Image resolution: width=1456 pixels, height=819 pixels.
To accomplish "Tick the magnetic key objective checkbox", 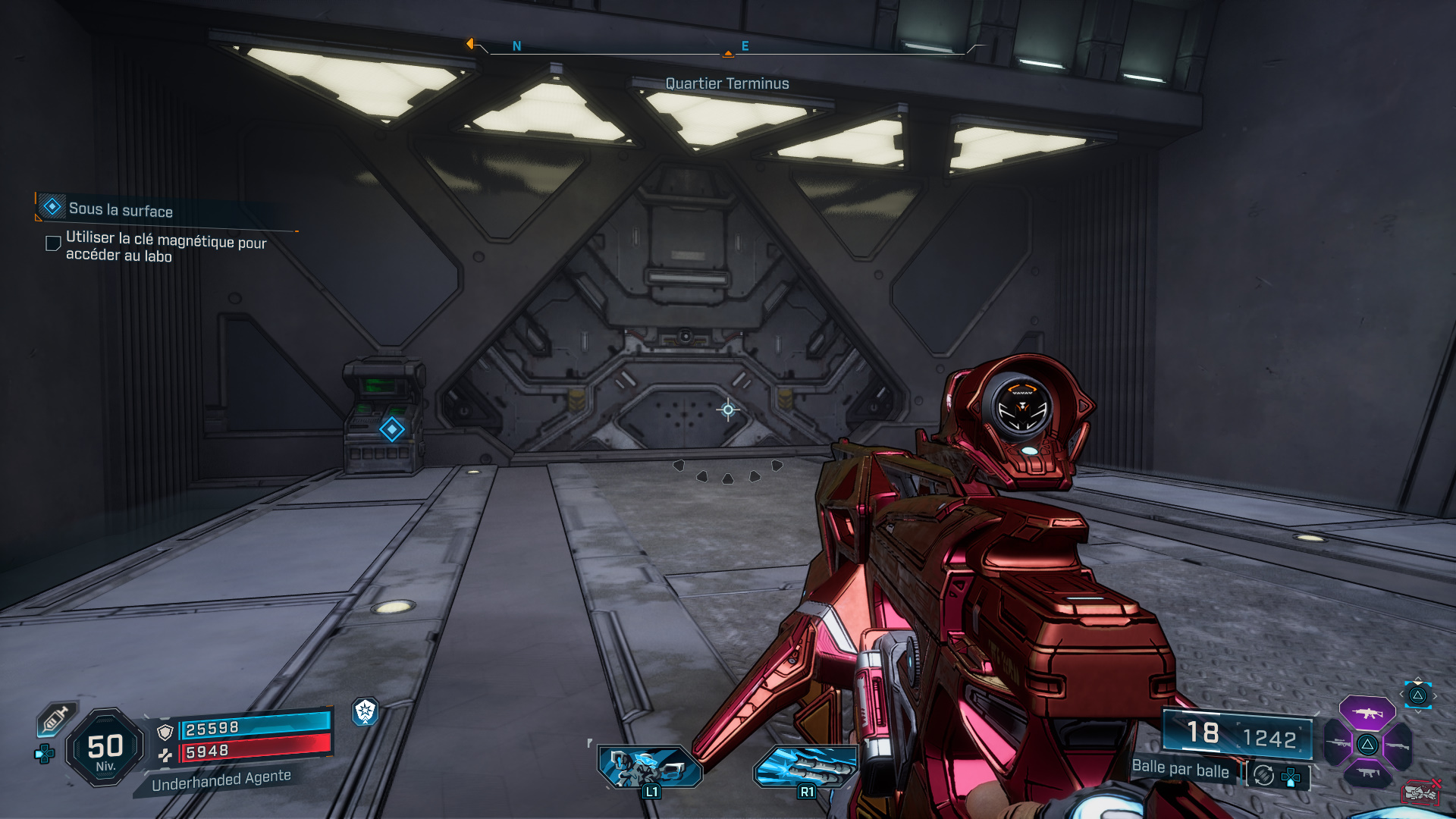I will coord(53,243).
